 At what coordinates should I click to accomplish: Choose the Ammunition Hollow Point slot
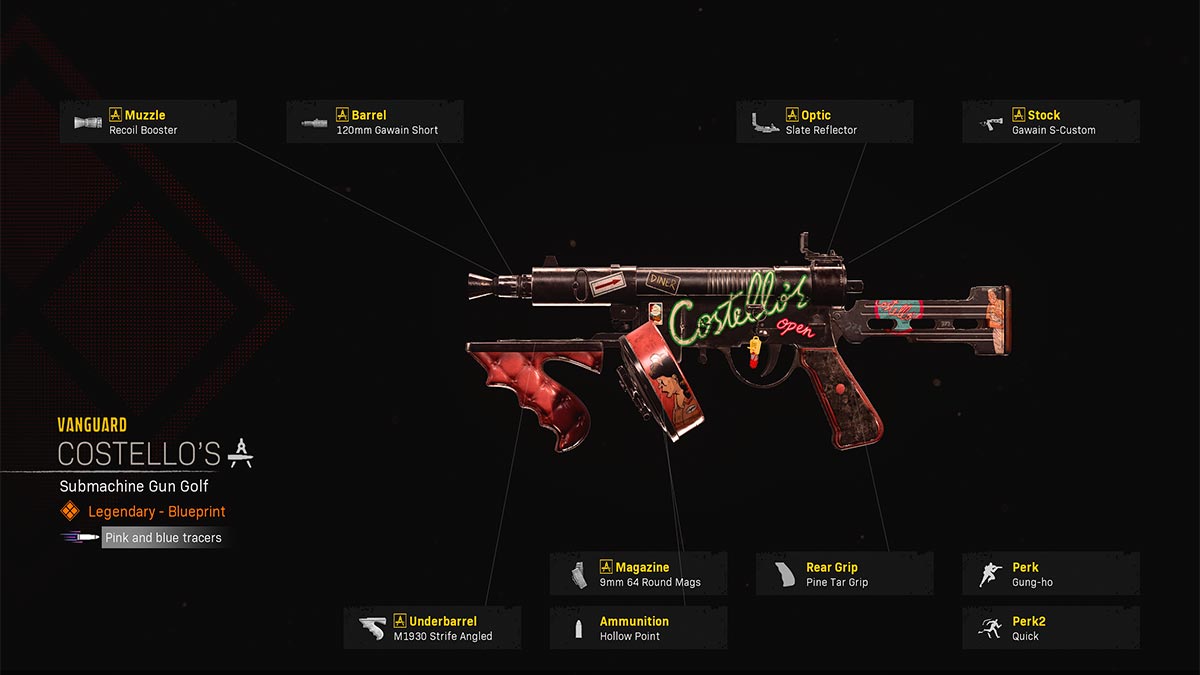pyautogui.click(x=638, y=628)
